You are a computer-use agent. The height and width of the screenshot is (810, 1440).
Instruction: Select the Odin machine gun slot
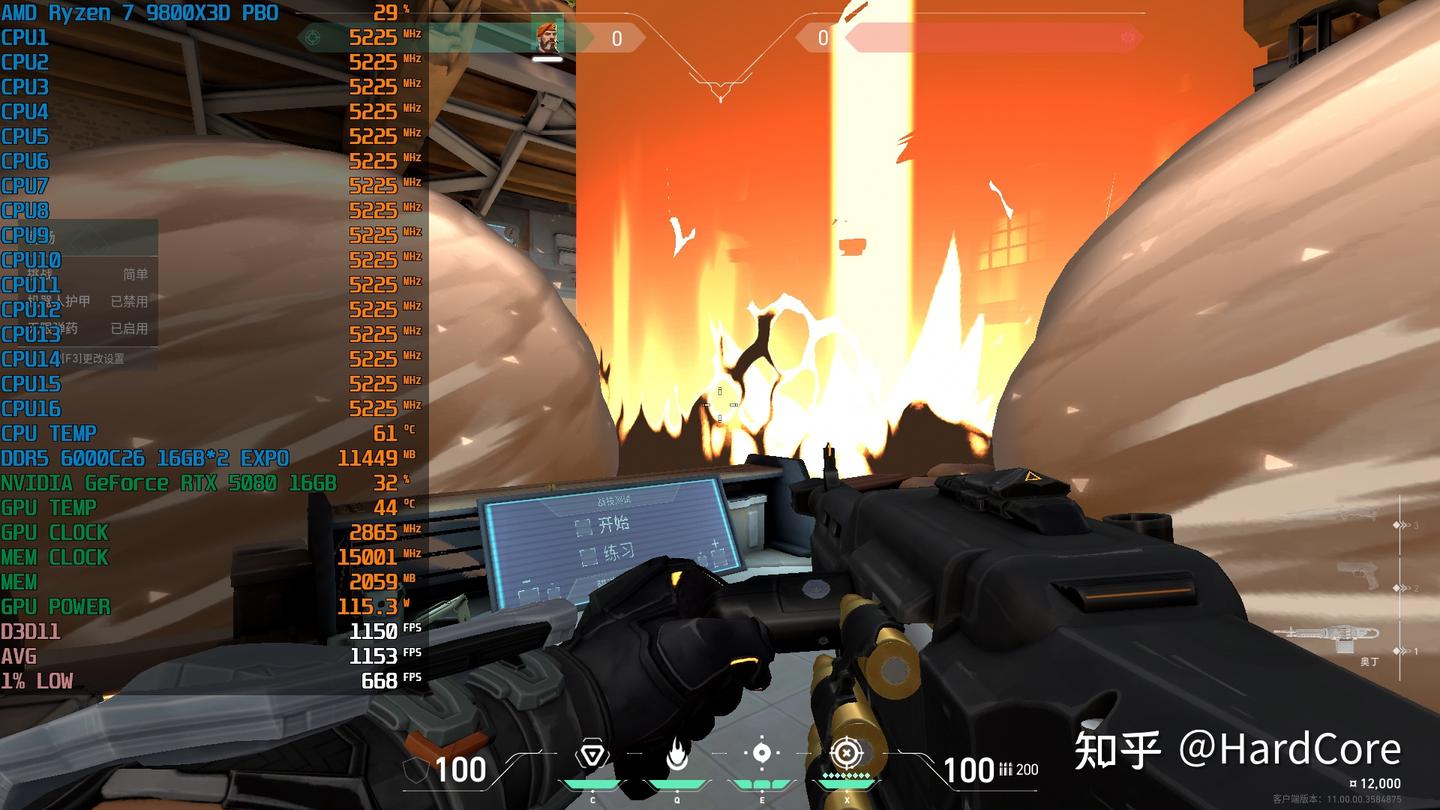1325,634
